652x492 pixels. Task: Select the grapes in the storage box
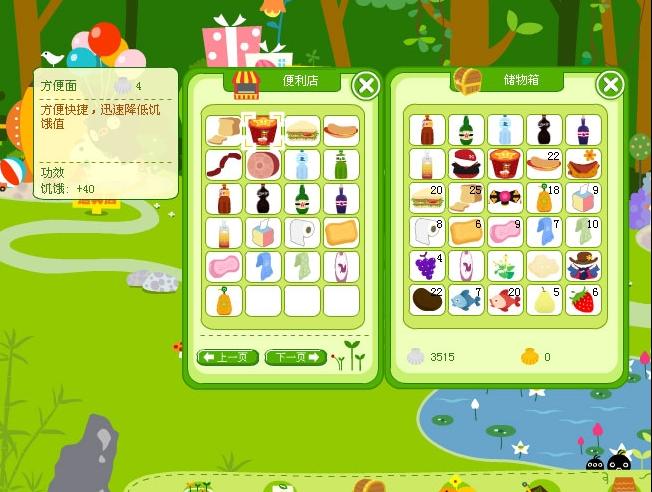427,266
